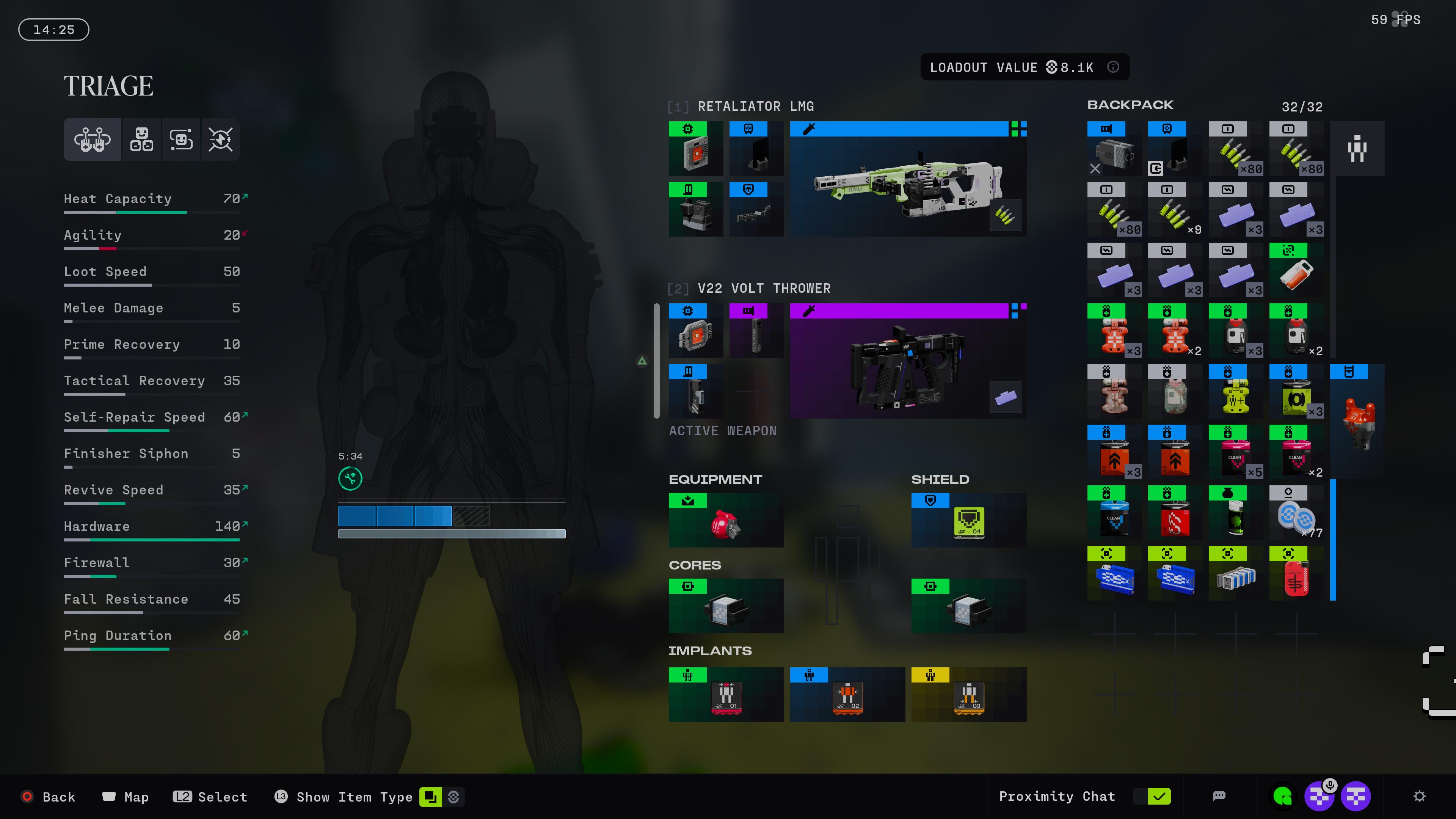Select the V22 Volt Thrower weapon slot
1456x819 pixels.
(x=908, y=361)
